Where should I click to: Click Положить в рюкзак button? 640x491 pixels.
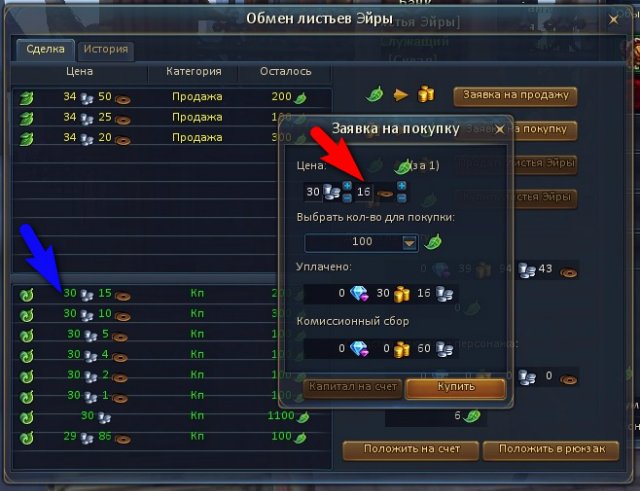550,450
